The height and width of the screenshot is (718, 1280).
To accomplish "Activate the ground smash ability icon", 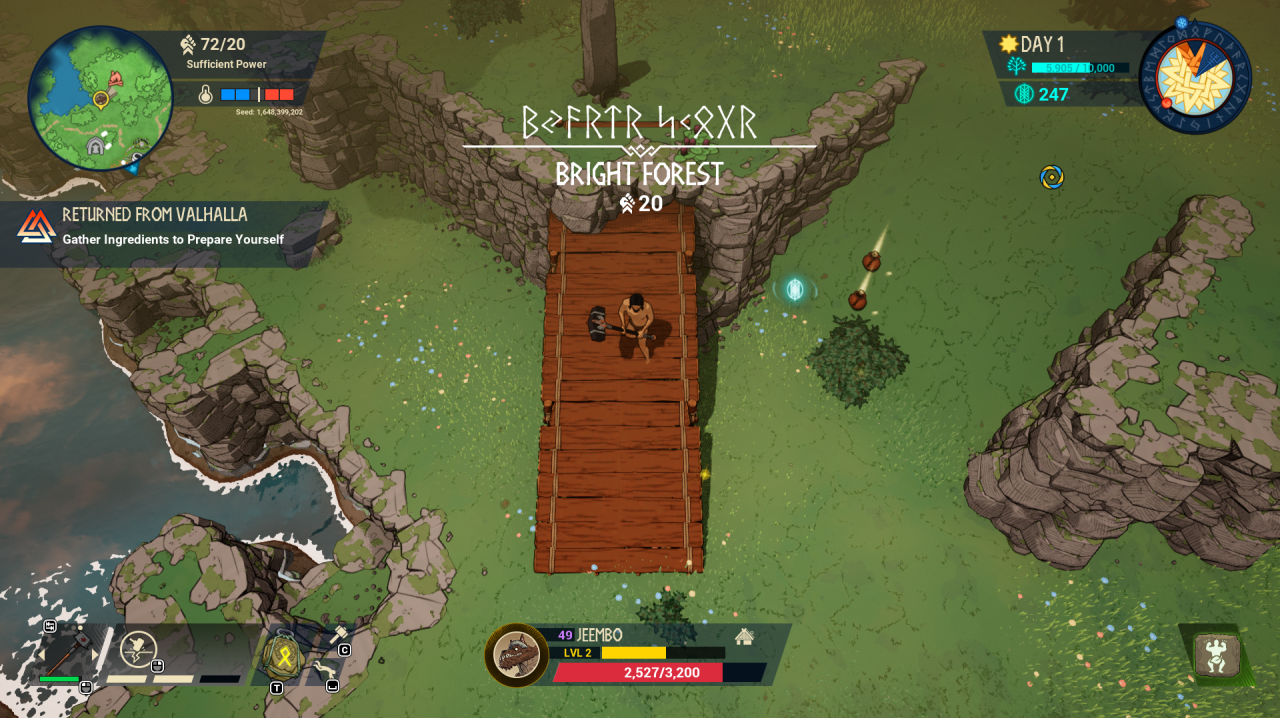I will tap(139, 650).
